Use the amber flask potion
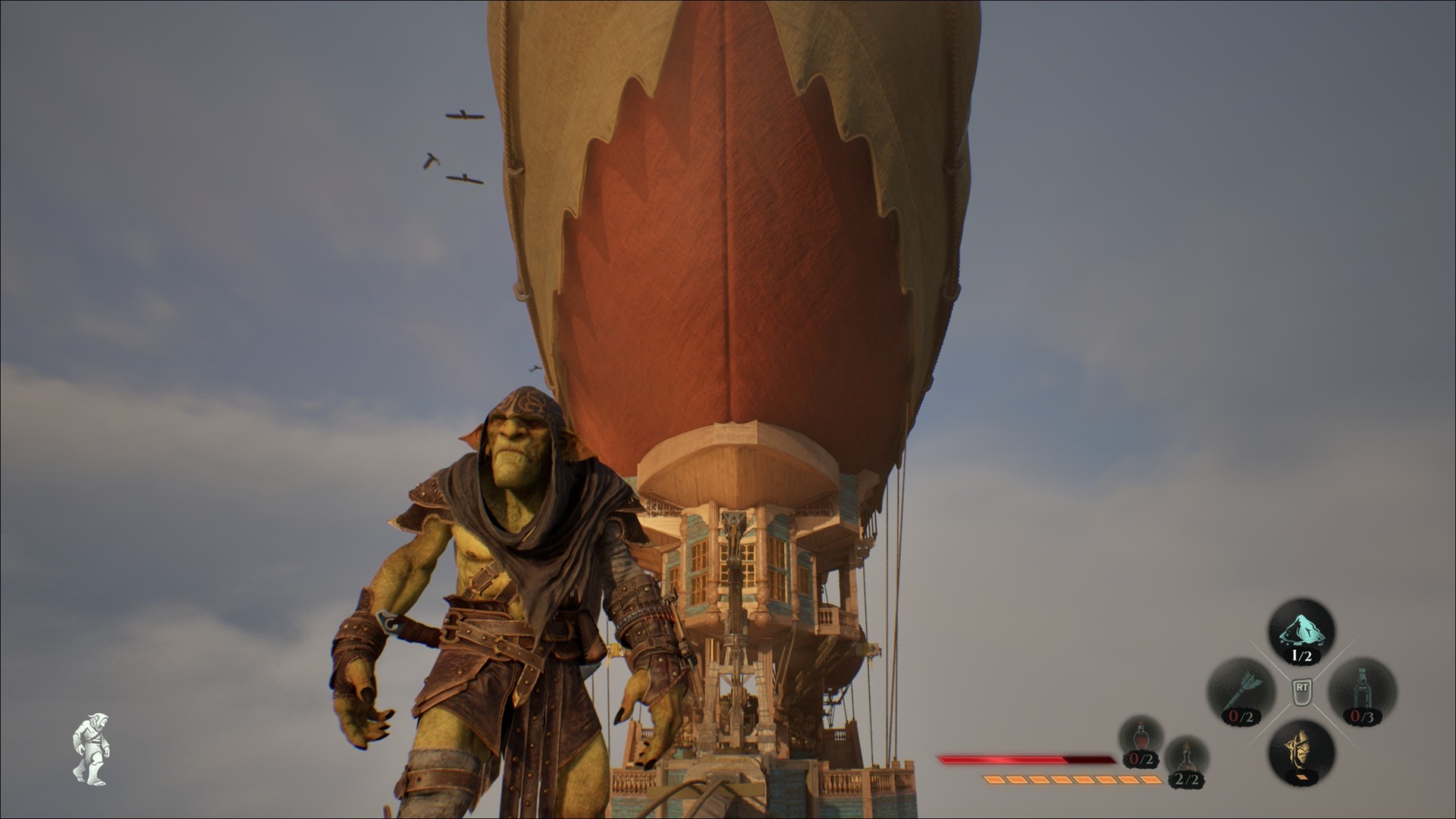Image resolution: width=1456 pixels, height=819 pixels. [1186, 759]
